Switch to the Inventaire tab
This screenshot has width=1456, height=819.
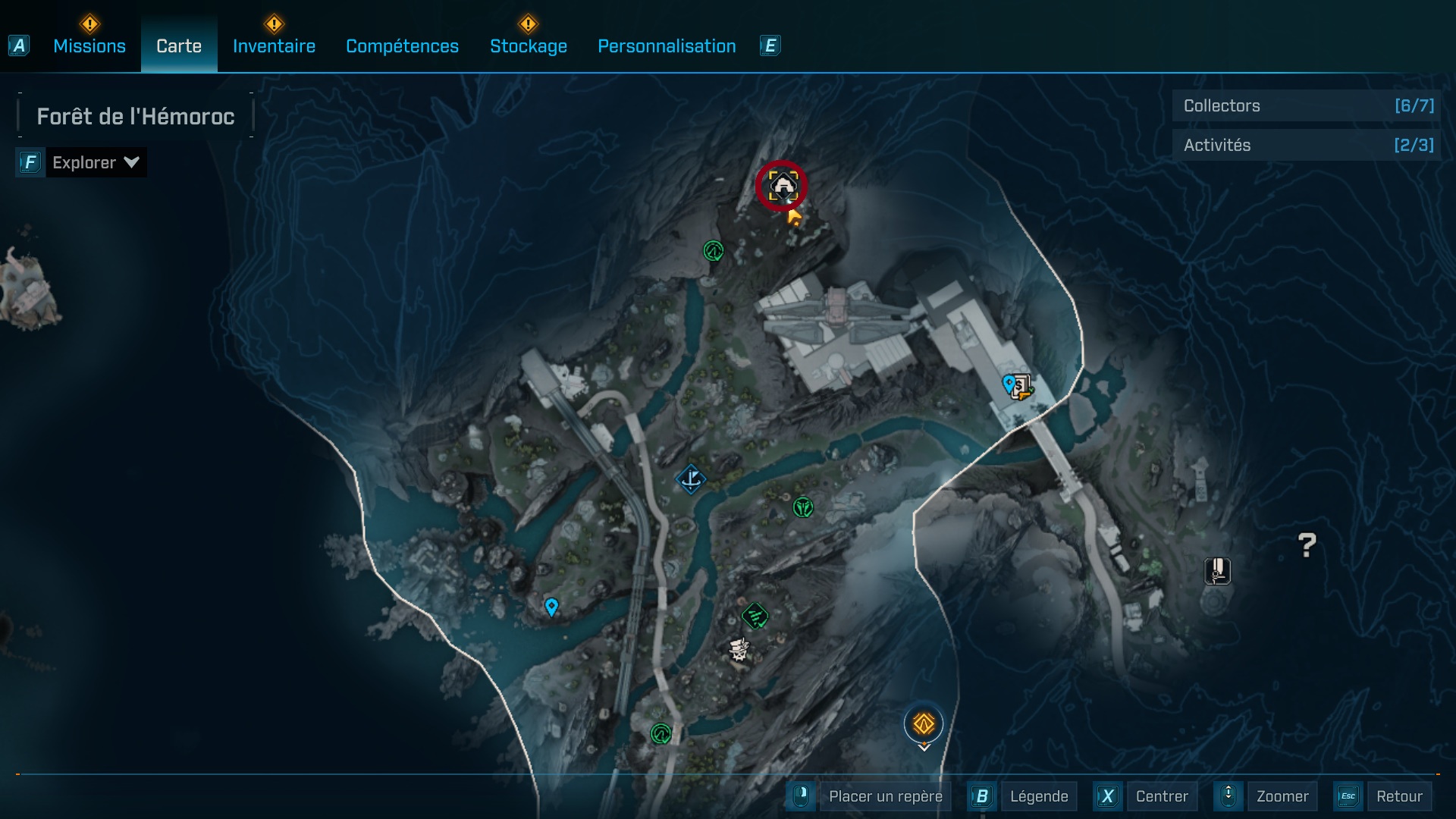click(x=274, y=45)
